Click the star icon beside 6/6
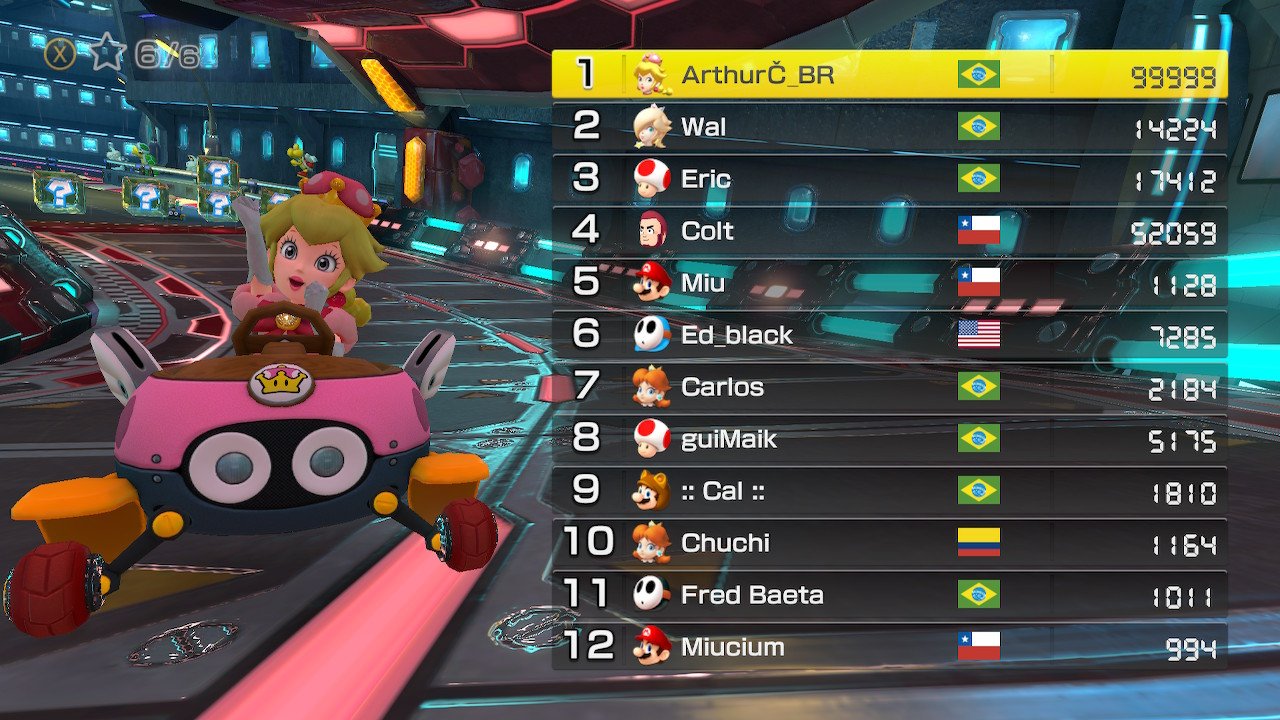Screen dimensions: 1280x720 105,54
